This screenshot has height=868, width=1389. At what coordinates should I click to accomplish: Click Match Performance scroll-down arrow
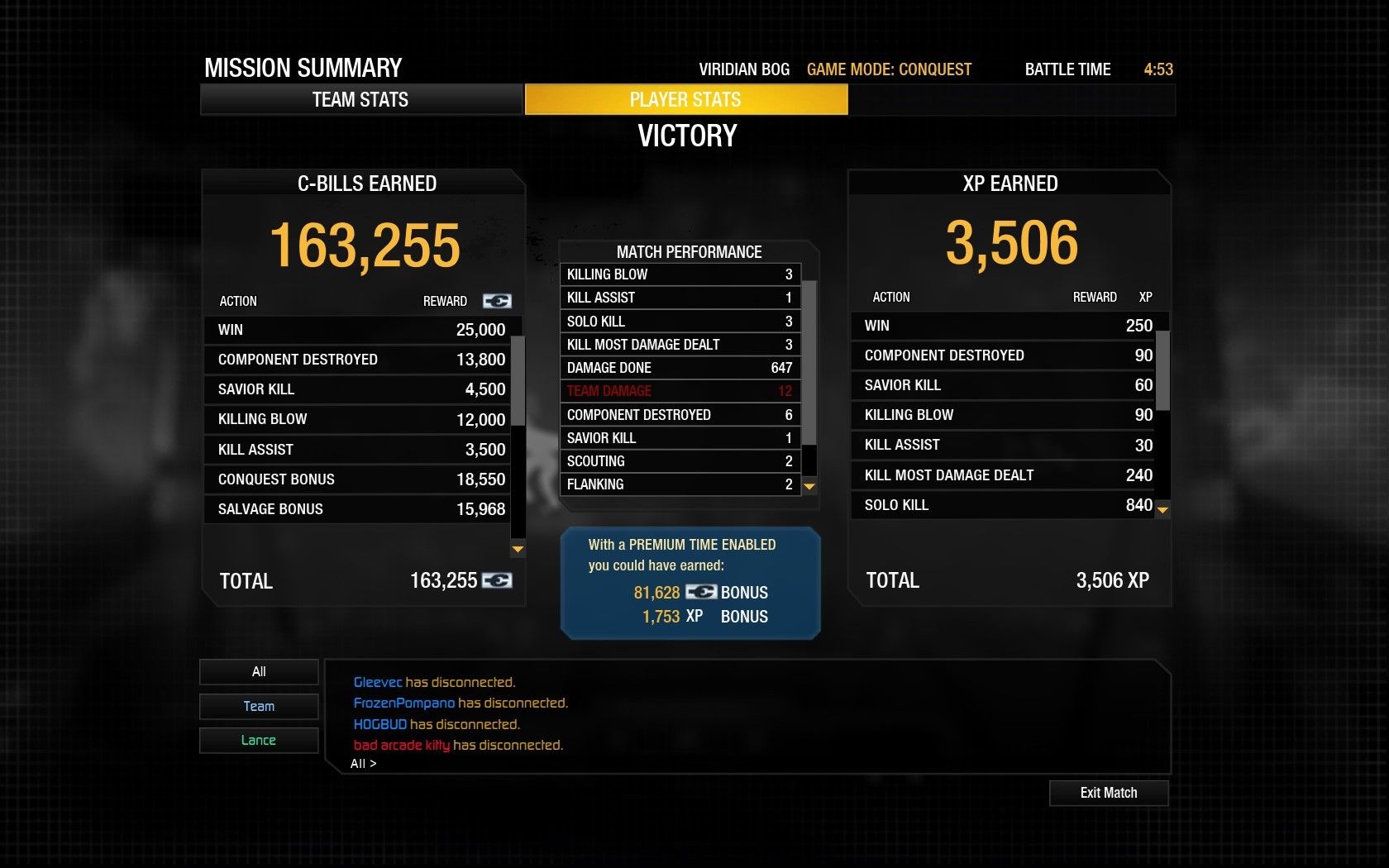pos(809,487)
